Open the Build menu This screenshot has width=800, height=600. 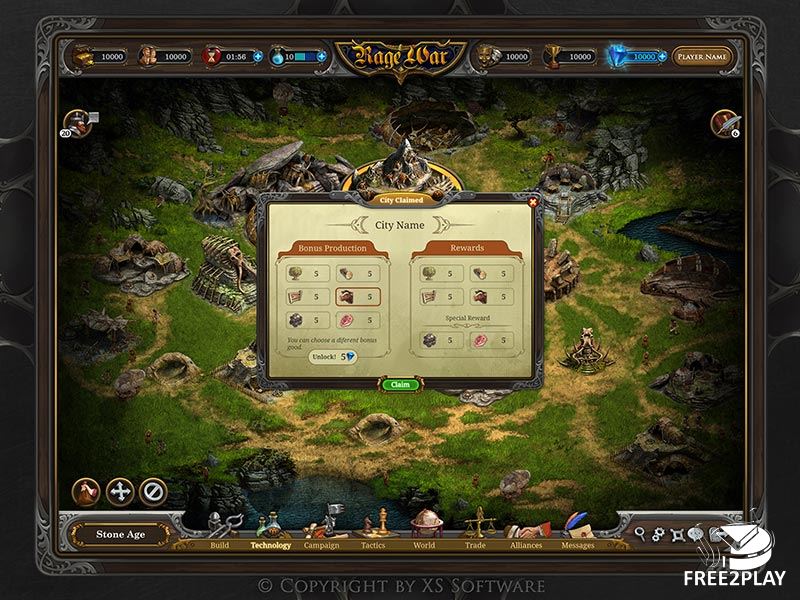pyautogui.click(x=221, y=532)
